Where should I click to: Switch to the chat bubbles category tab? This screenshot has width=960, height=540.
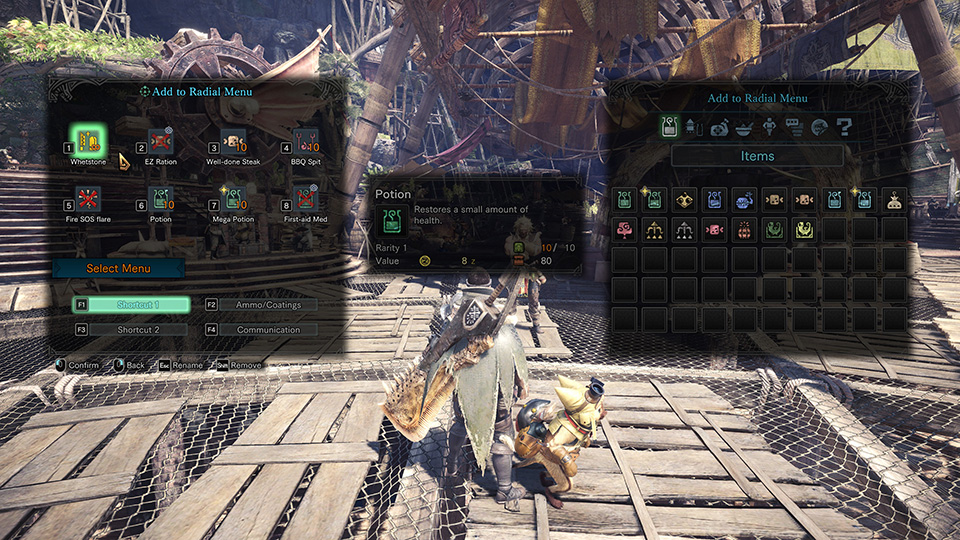pos(795,127)
